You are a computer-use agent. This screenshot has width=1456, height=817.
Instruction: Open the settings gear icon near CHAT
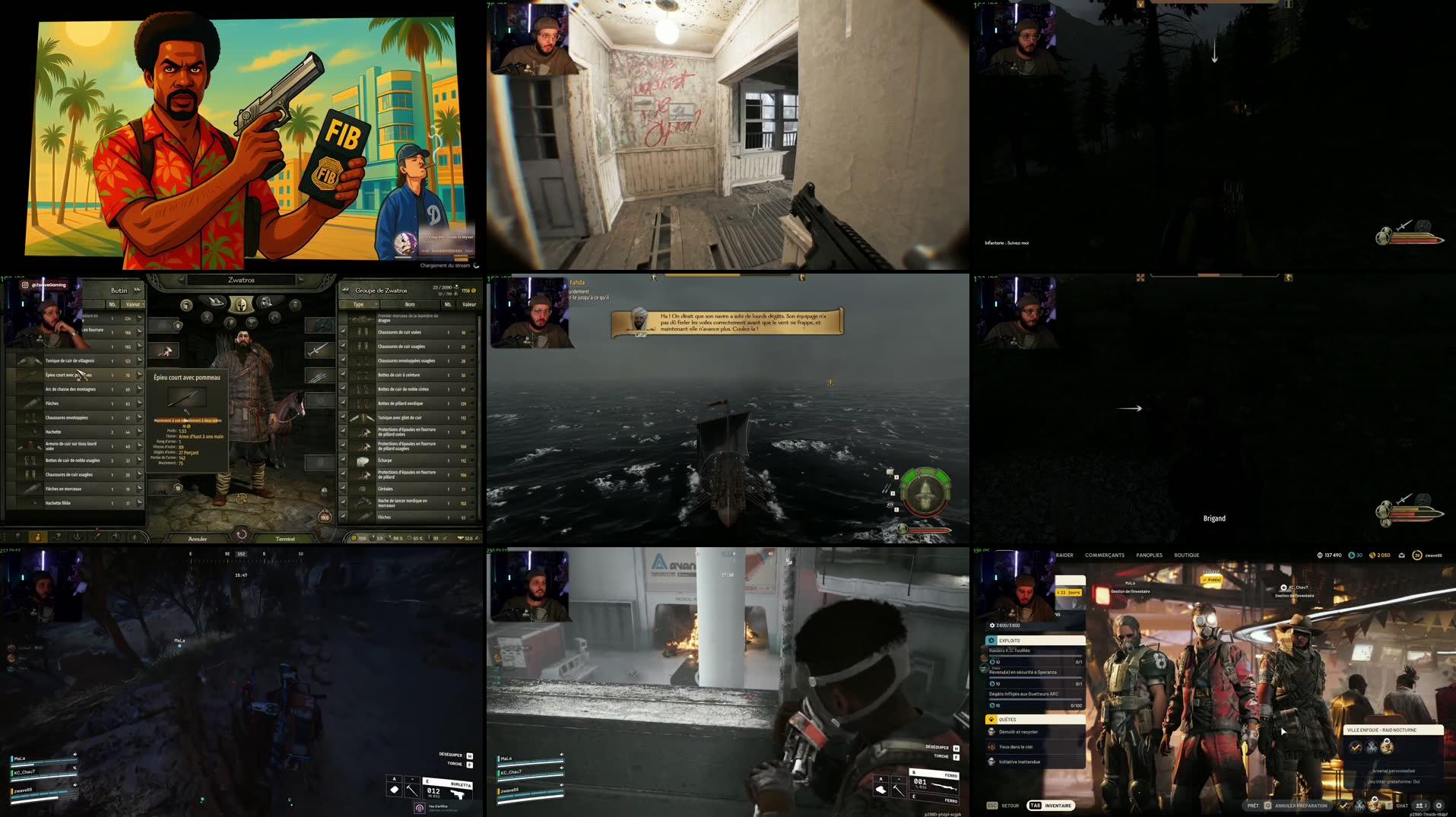[x=1439, y=806]
